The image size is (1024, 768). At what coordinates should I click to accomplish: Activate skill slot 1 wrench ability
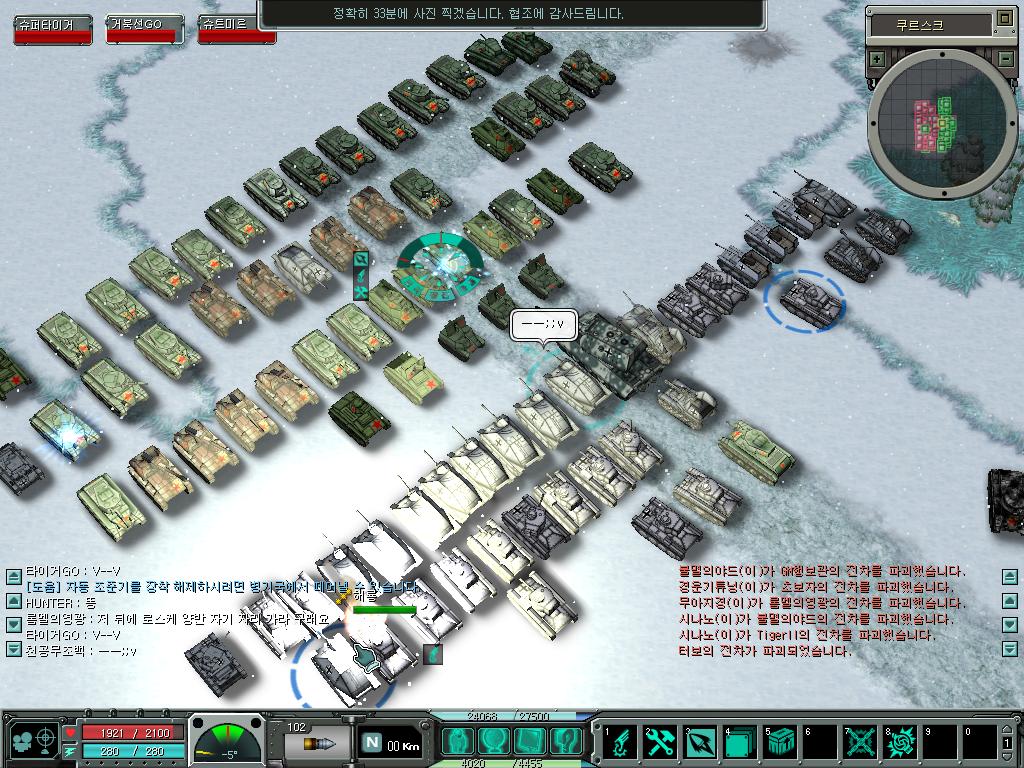point(620,741)
